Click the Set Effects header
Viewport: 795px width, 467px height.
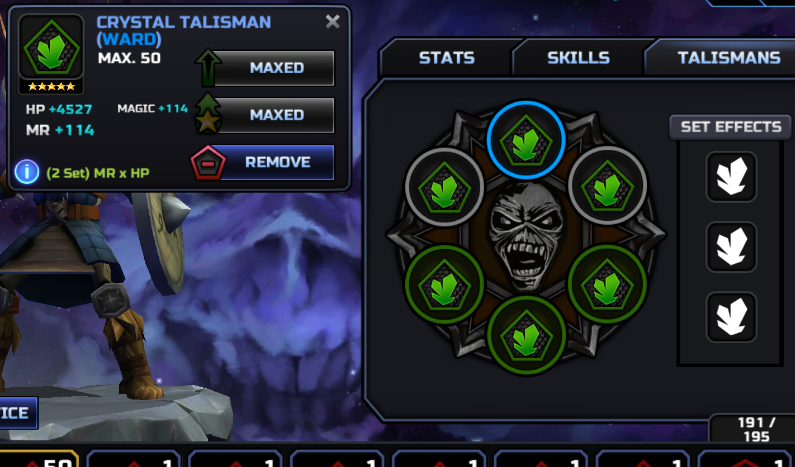[x=730, y=127]
